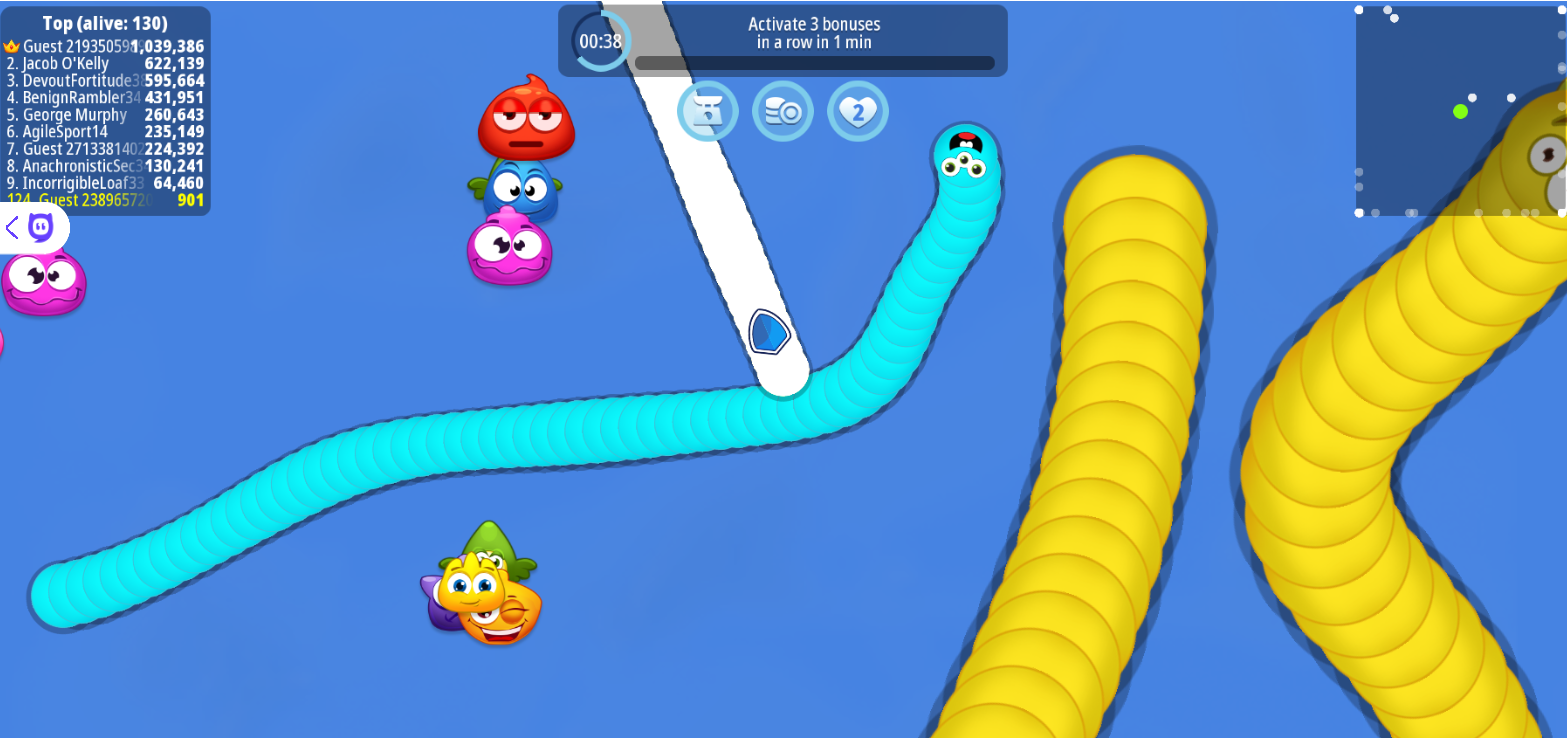Screen dimensions: 1567x738
Task: Use the double-heart bonus icon
Action: coord(858,111)
